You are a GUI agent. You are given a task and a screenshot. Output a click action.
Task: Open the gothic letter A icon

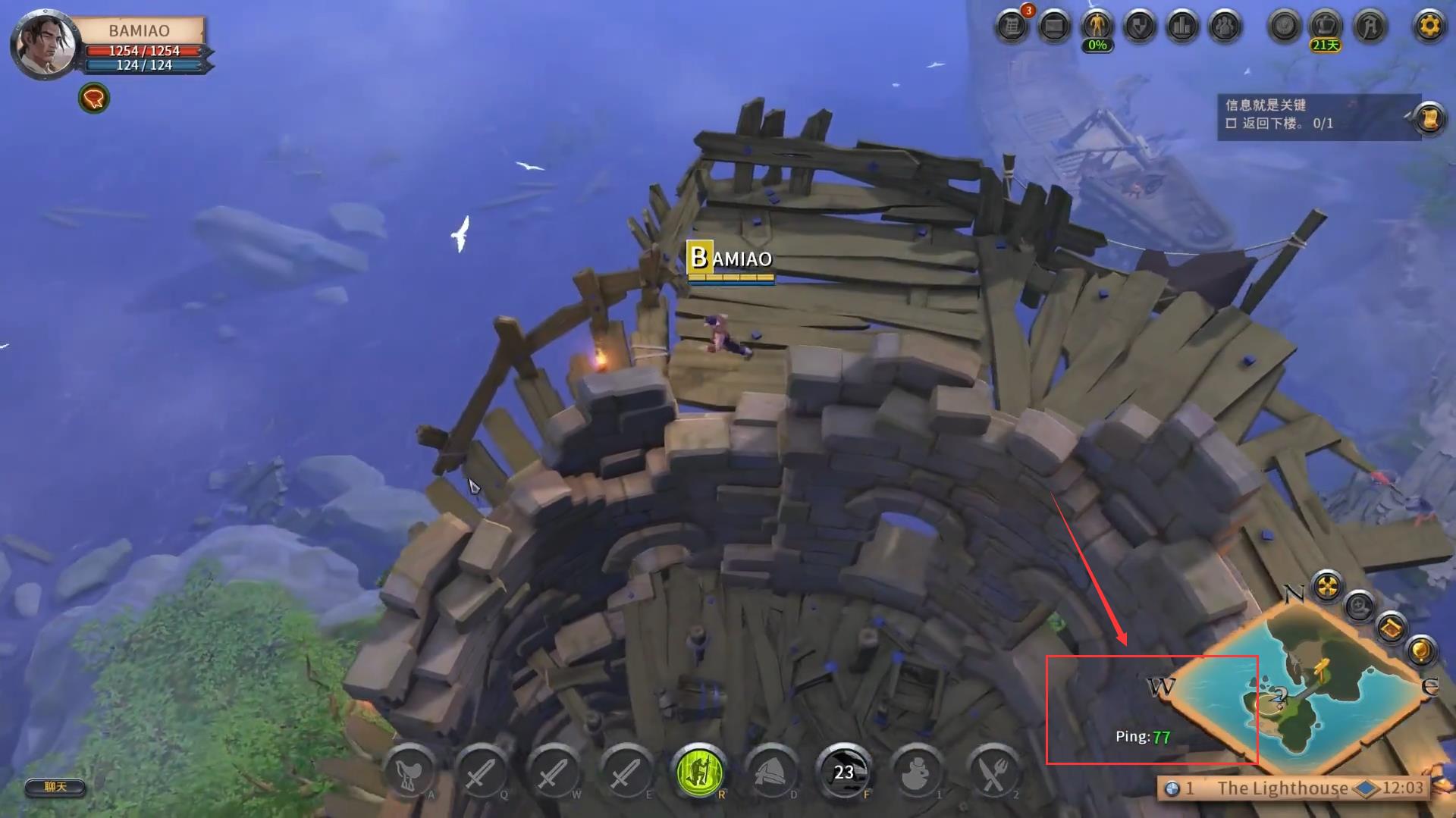coord(1369,27)
